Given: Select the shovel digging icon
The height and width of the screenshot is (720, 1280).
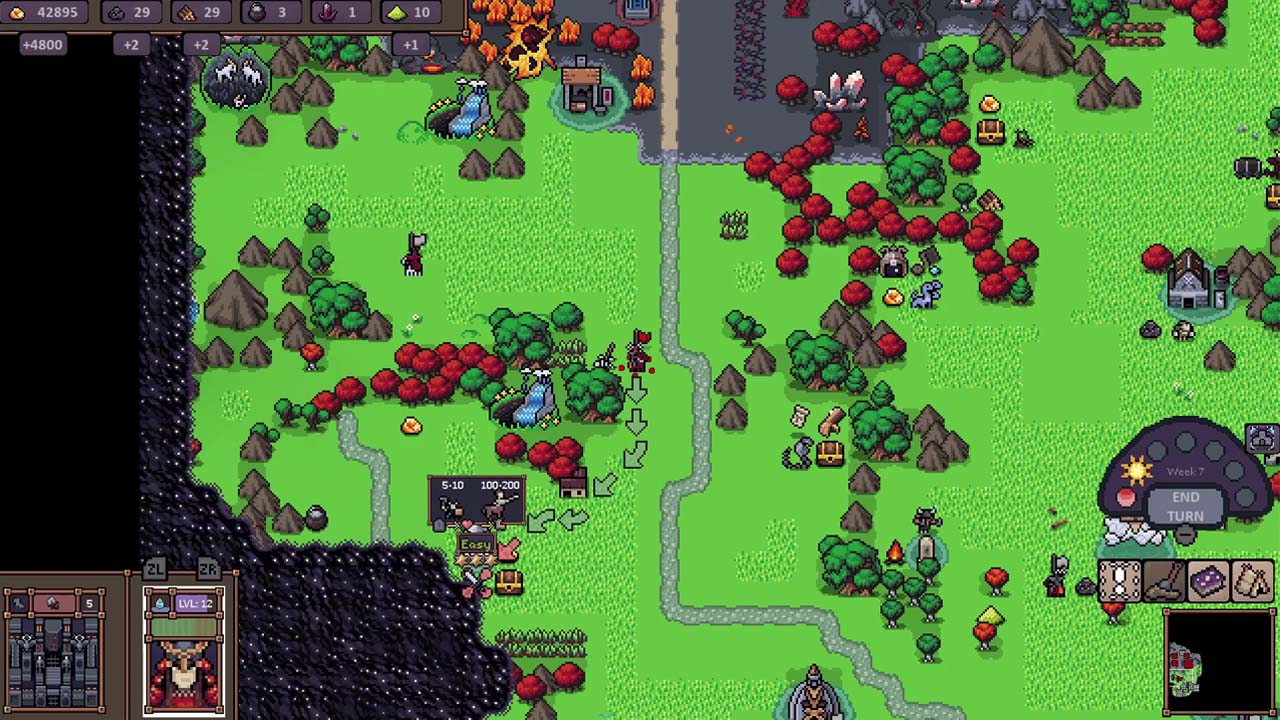Looking at the screenshot, I should point(1162,582).
